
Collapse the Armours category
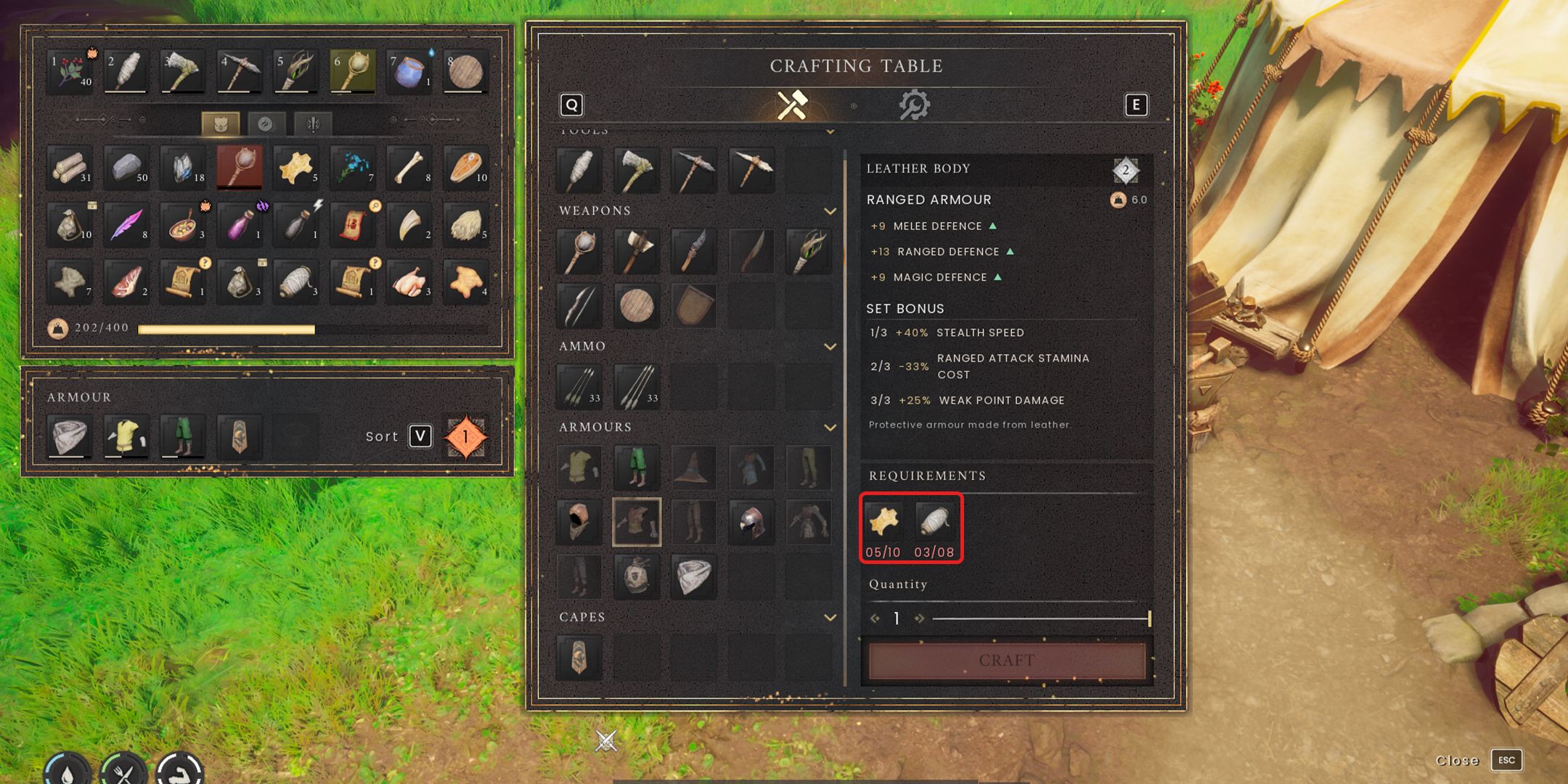[830, 428]
